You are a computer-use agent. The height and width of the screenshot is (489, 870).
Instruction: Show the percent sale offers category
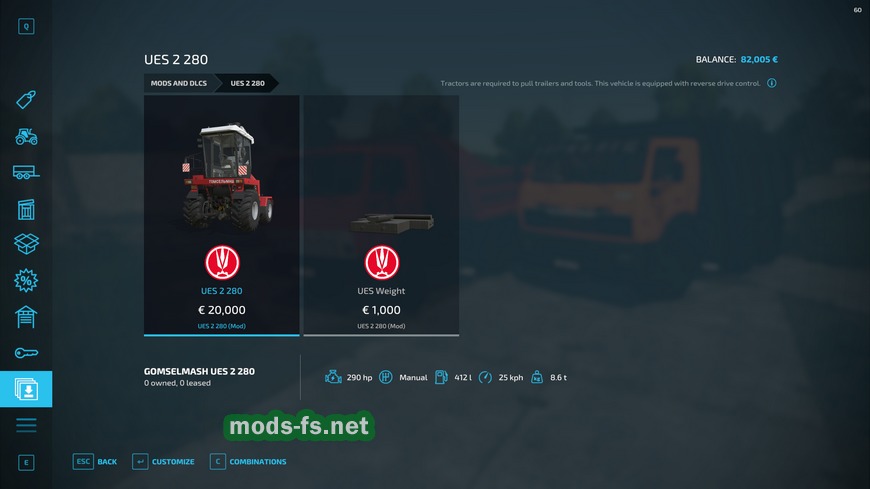click(x=26, y=281)
